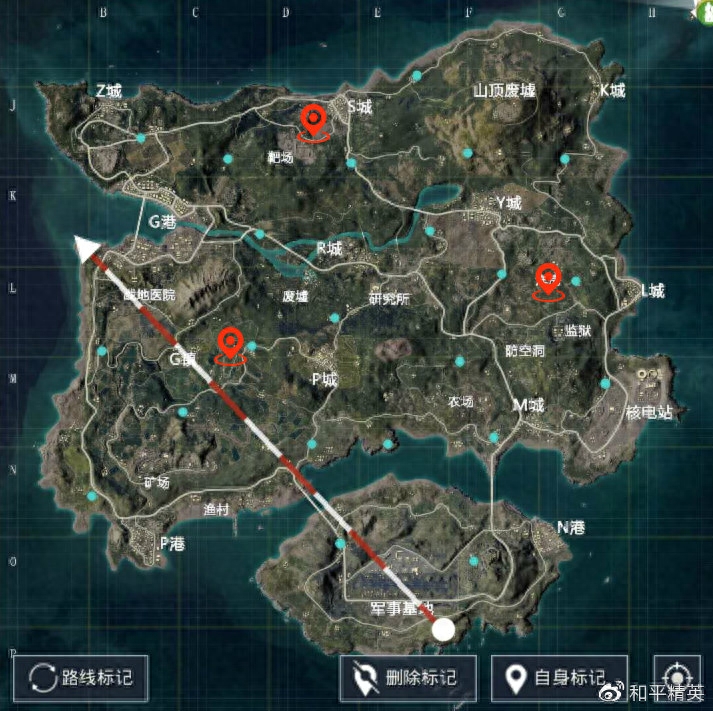Select the 自身标记 self marker button

[559, 679]
